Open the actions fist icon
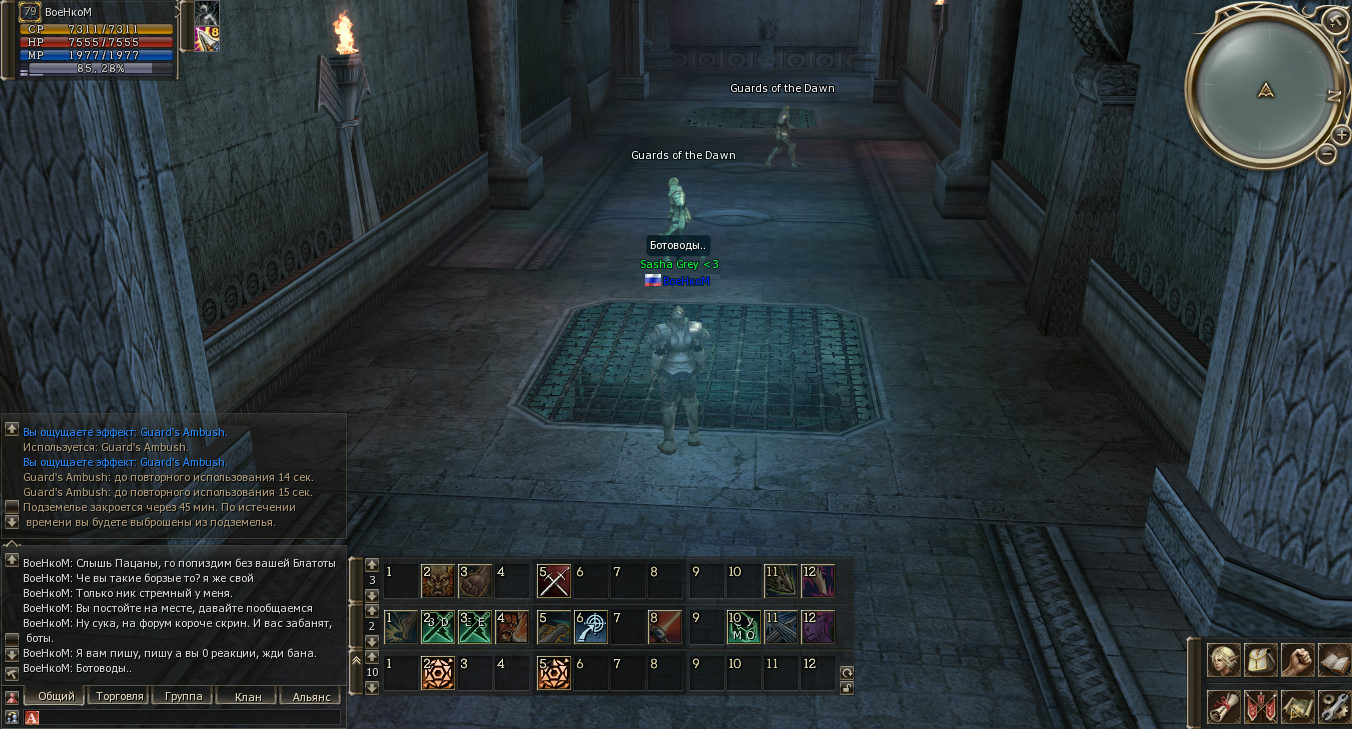The width and height of the screenshot is (1356, 729). (x=1297, y=660)
